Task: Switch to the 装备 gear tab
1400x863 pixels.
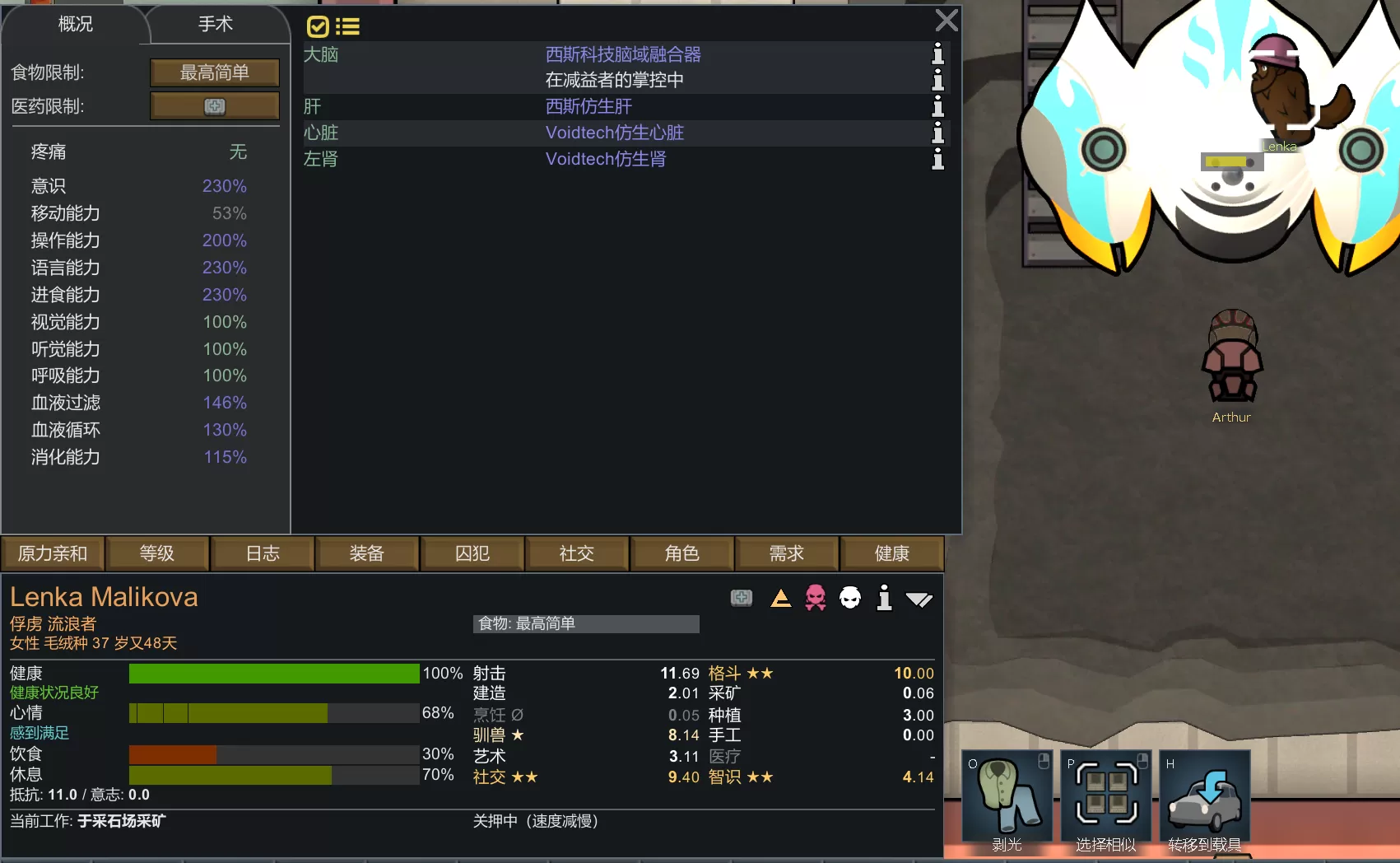Action: tap(367, 553)
